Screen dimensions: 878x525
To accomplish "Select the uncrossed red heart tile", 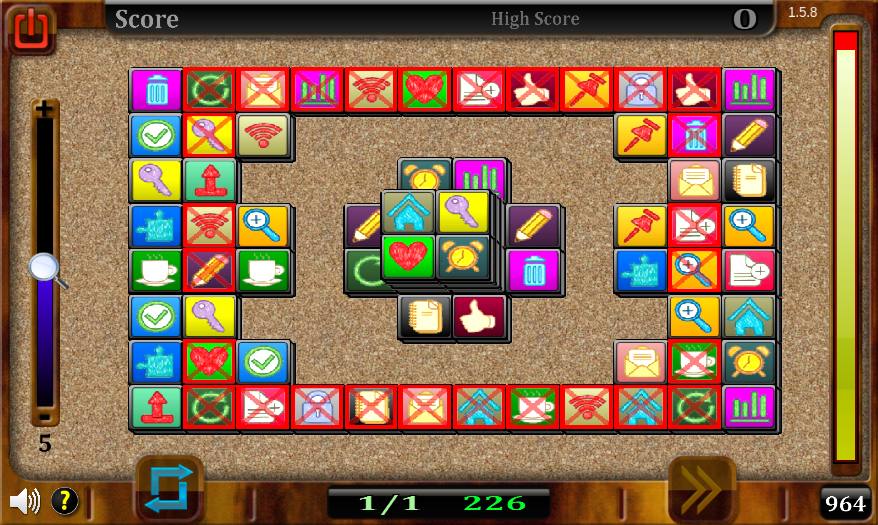I will coord(407,257).
